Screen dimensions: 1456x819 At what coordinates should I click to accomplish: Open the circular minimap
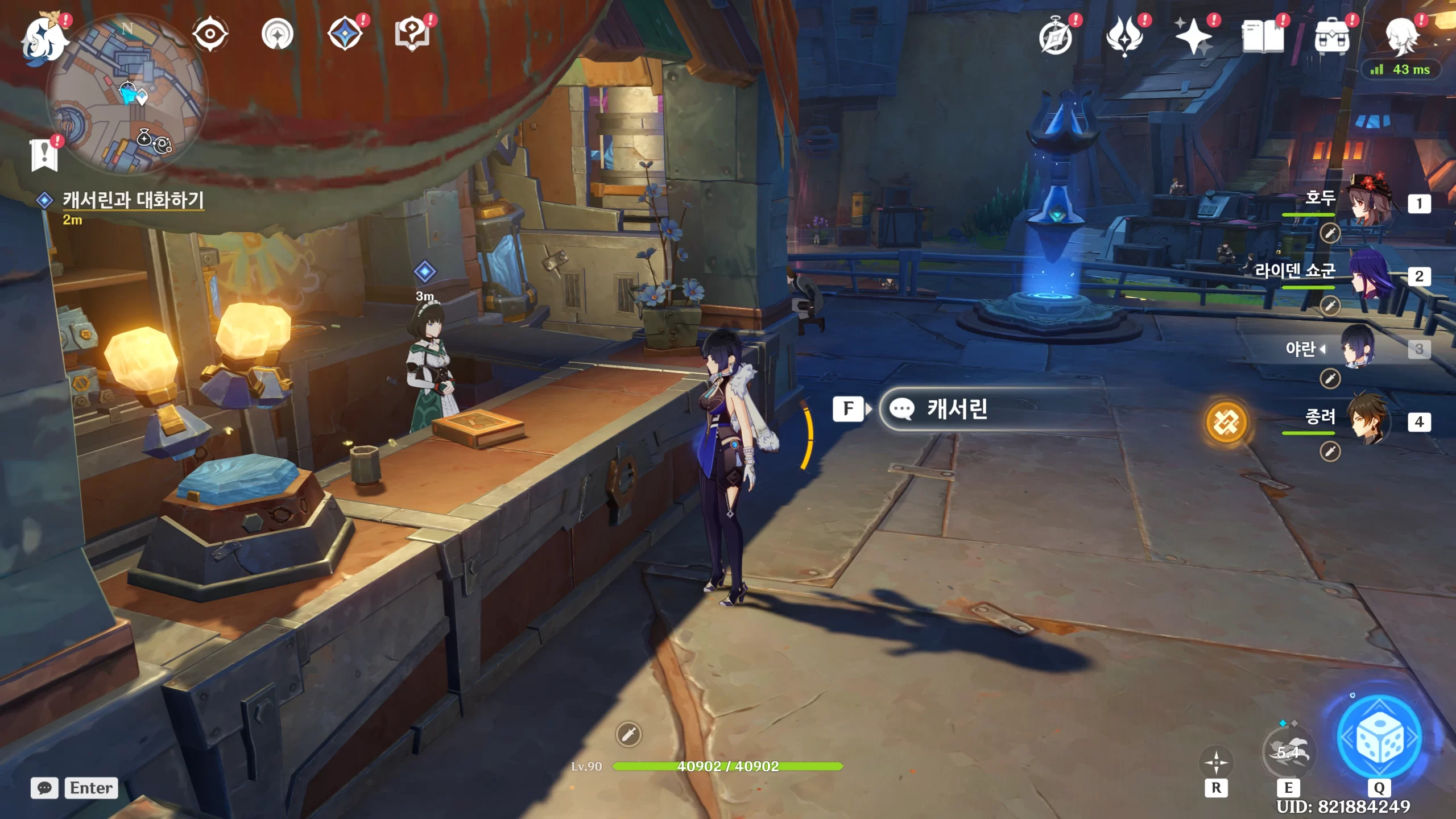[126, 94]
